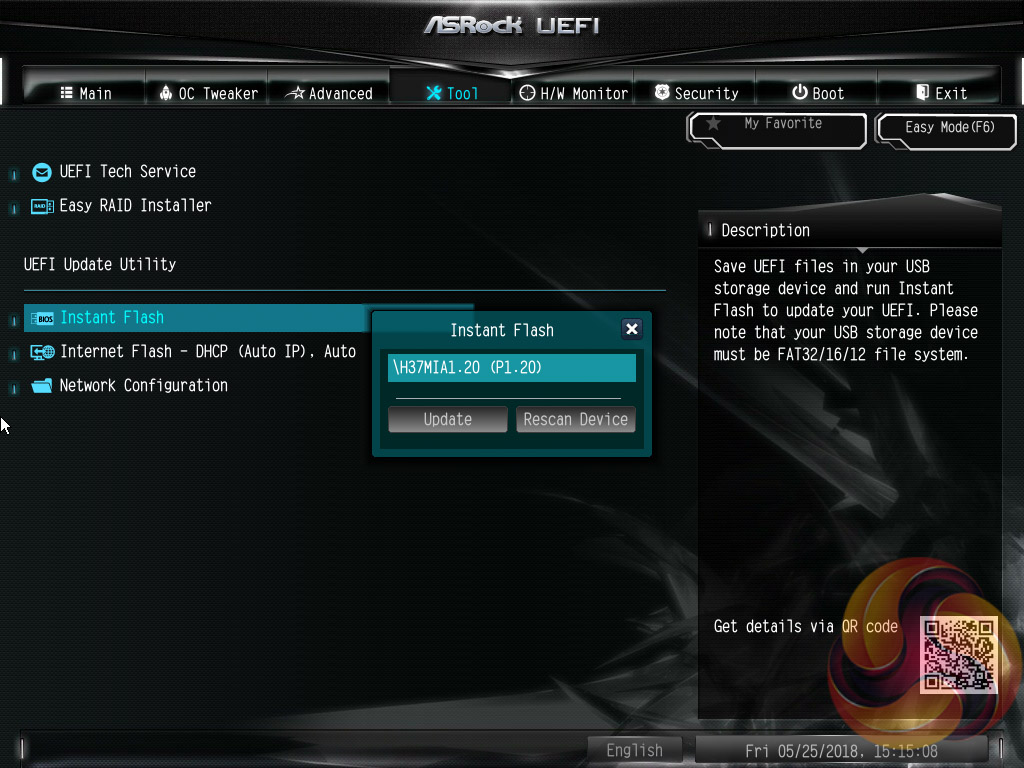The height and width of the screenshot is (768, 1024).
Task: Open My Favorite settings
Action: 777,127
